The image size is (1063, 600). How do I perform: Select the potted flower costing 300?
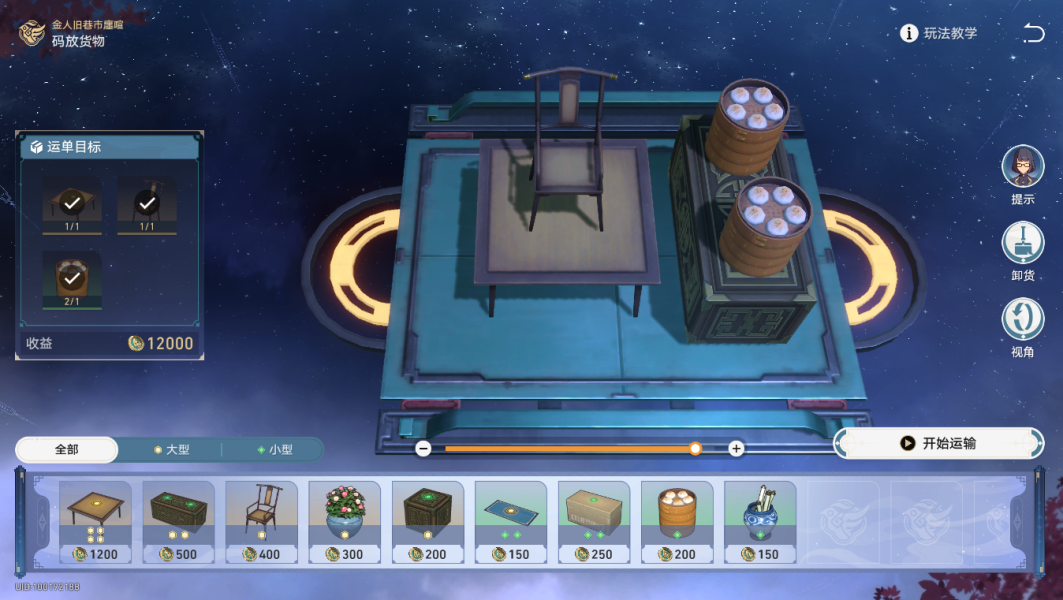tap(344, 521)
